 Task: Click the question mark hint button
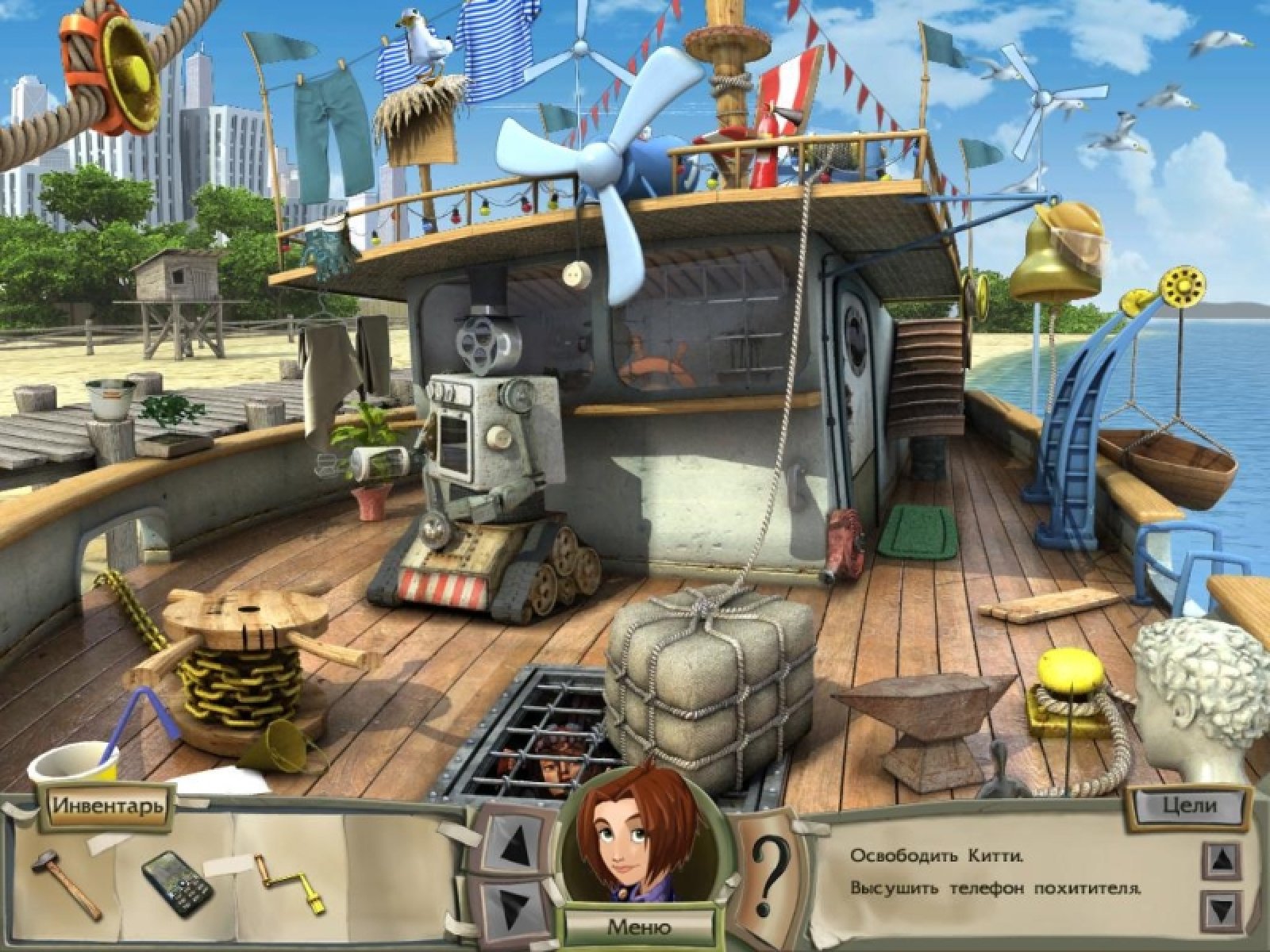point(768,875)
